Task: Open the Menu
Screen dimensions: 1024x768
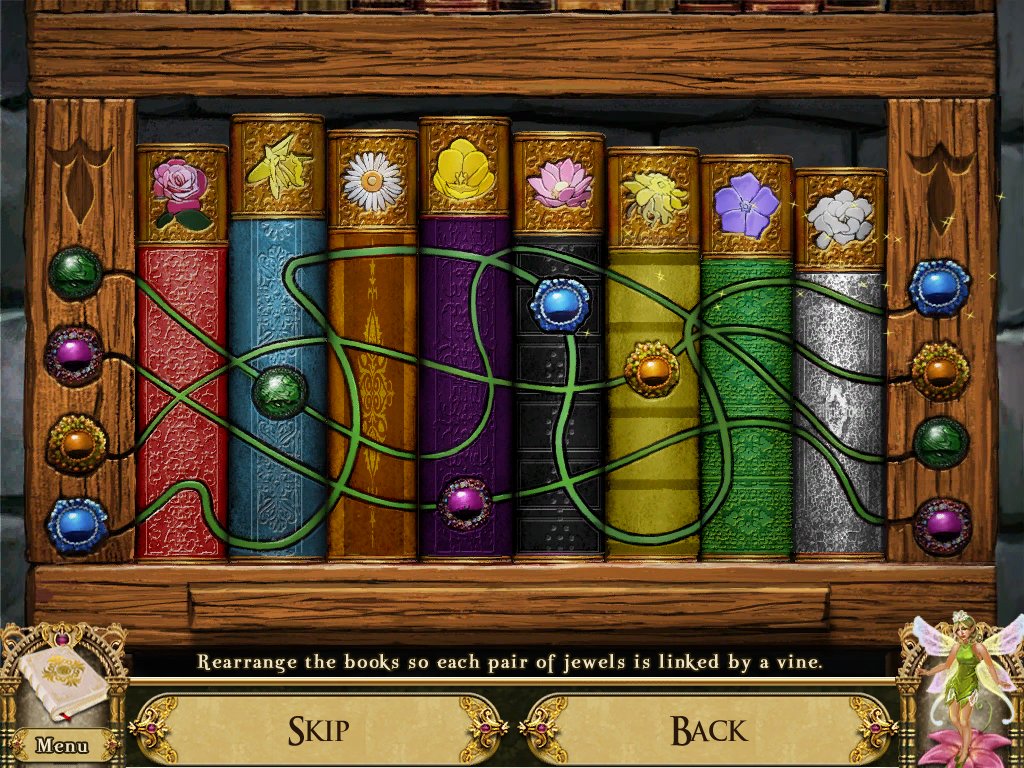Action: (61, 745)
